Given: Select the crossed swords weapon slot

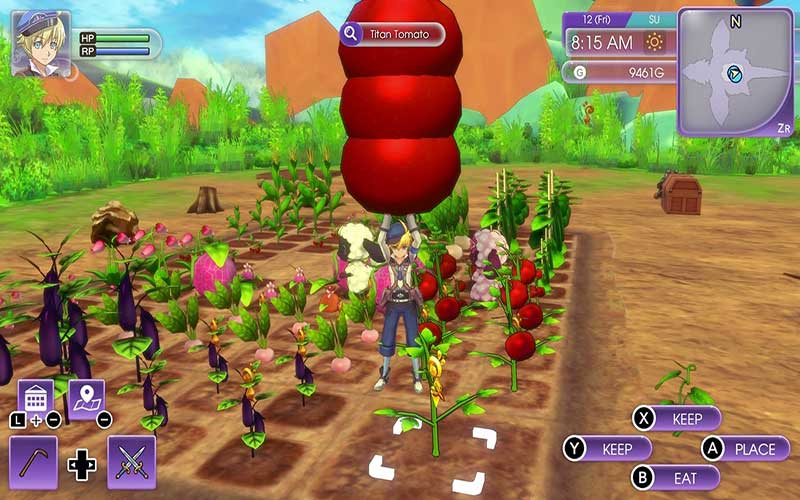Looking at the screenshot, I should click(x=131, y=461).
